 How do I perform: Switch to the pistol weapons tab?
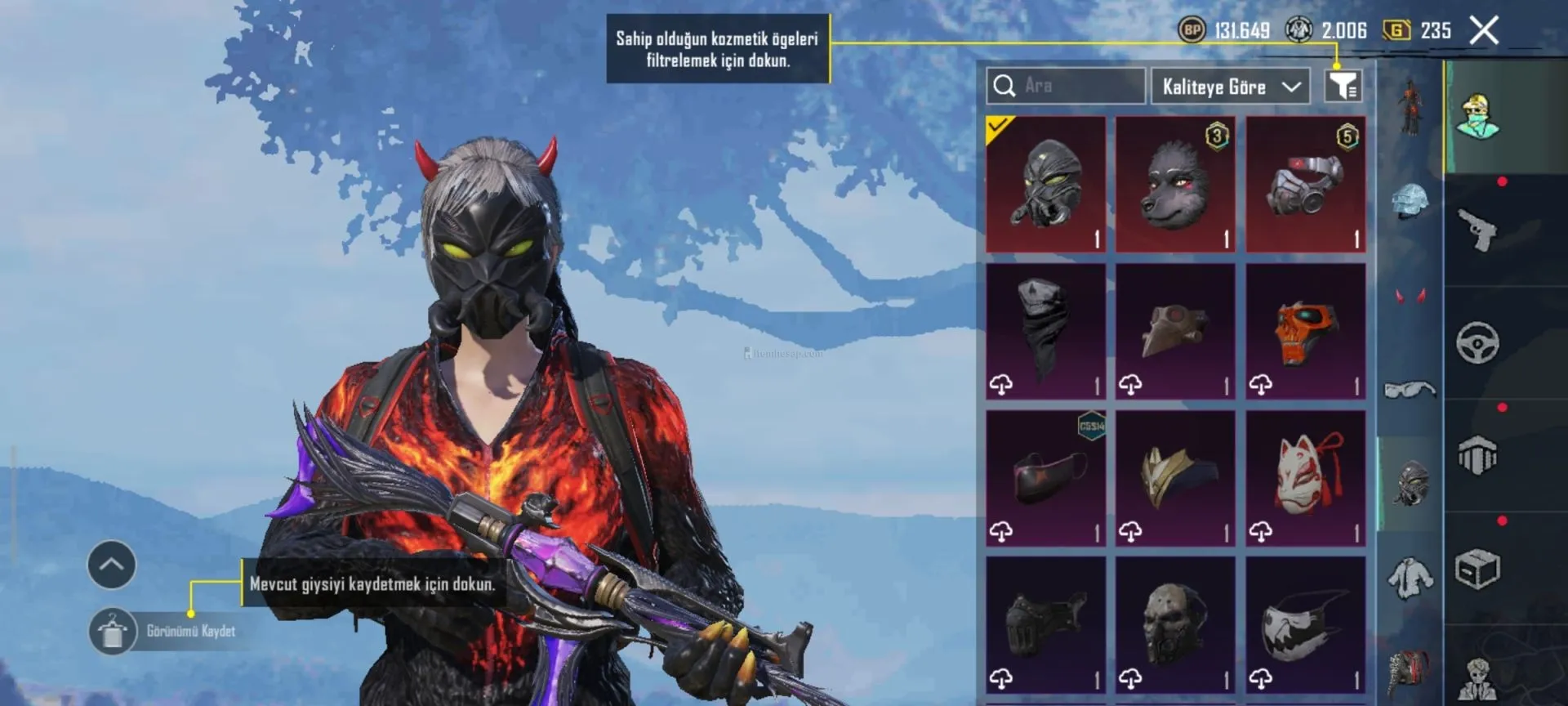(1477, 230)
